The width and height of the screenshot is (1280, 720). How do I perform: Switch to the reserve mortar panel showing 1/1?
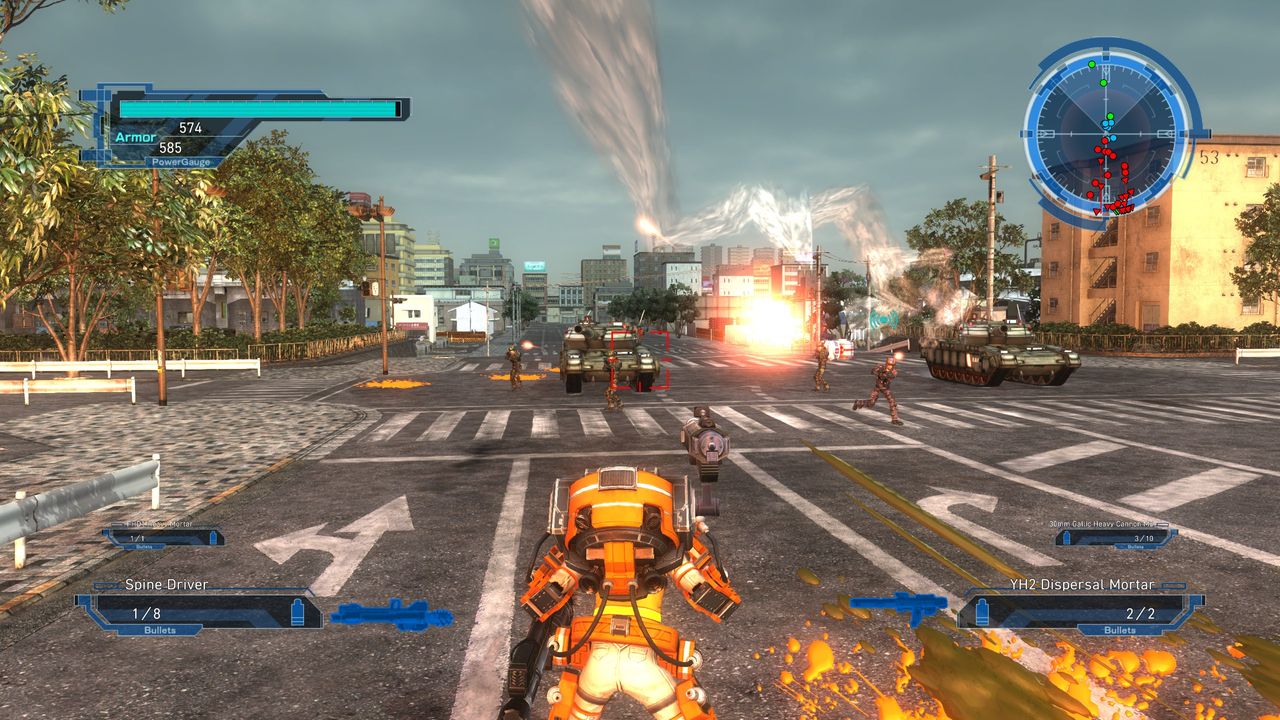(162, 536)
